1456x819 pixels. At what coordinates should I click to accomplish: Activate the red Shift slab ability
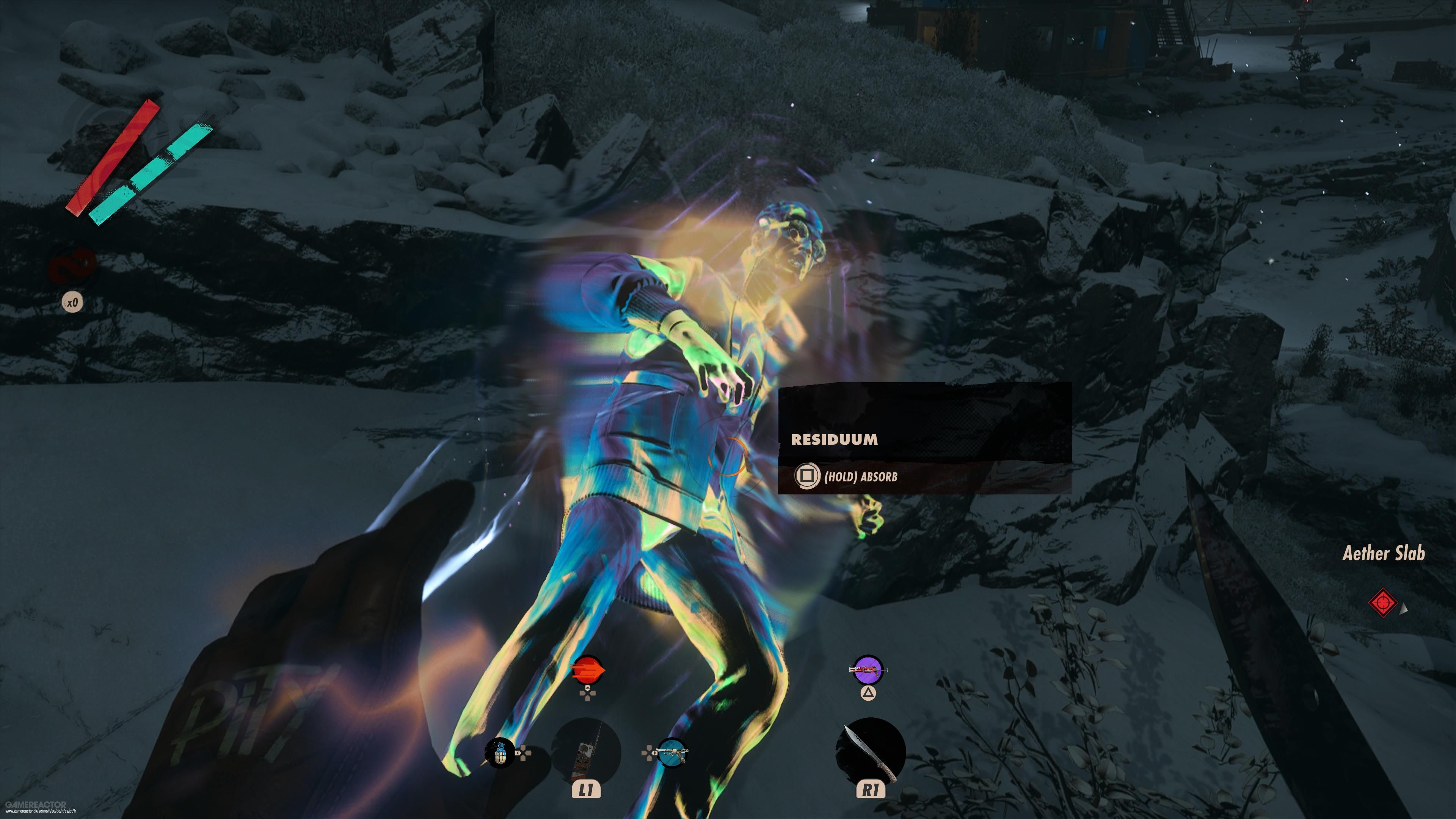tap(587, 671)
